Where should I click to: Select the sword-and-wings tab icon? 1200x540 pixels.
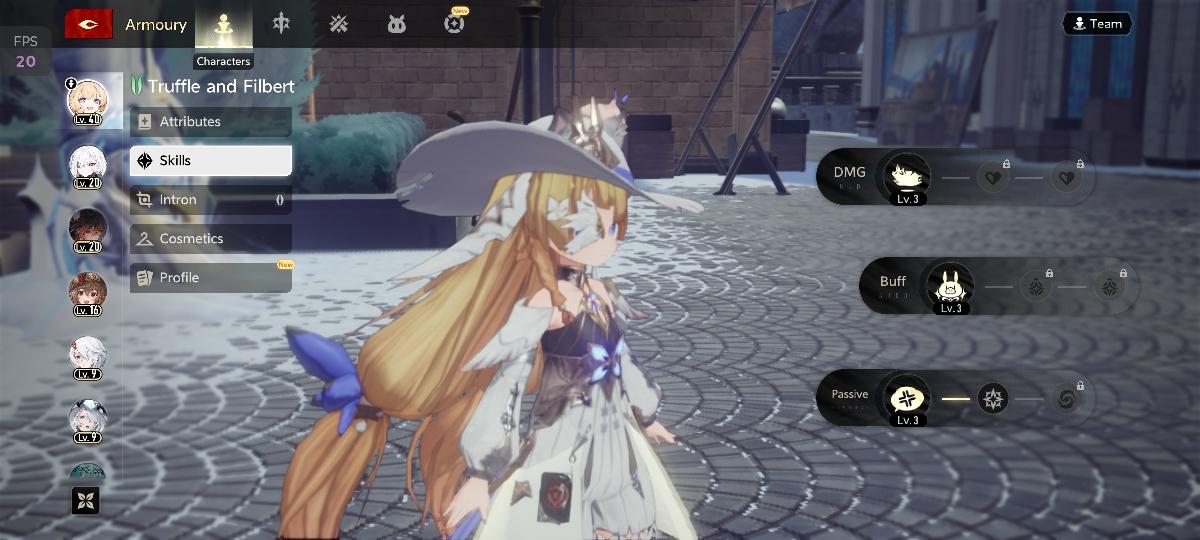coord(281,24)
